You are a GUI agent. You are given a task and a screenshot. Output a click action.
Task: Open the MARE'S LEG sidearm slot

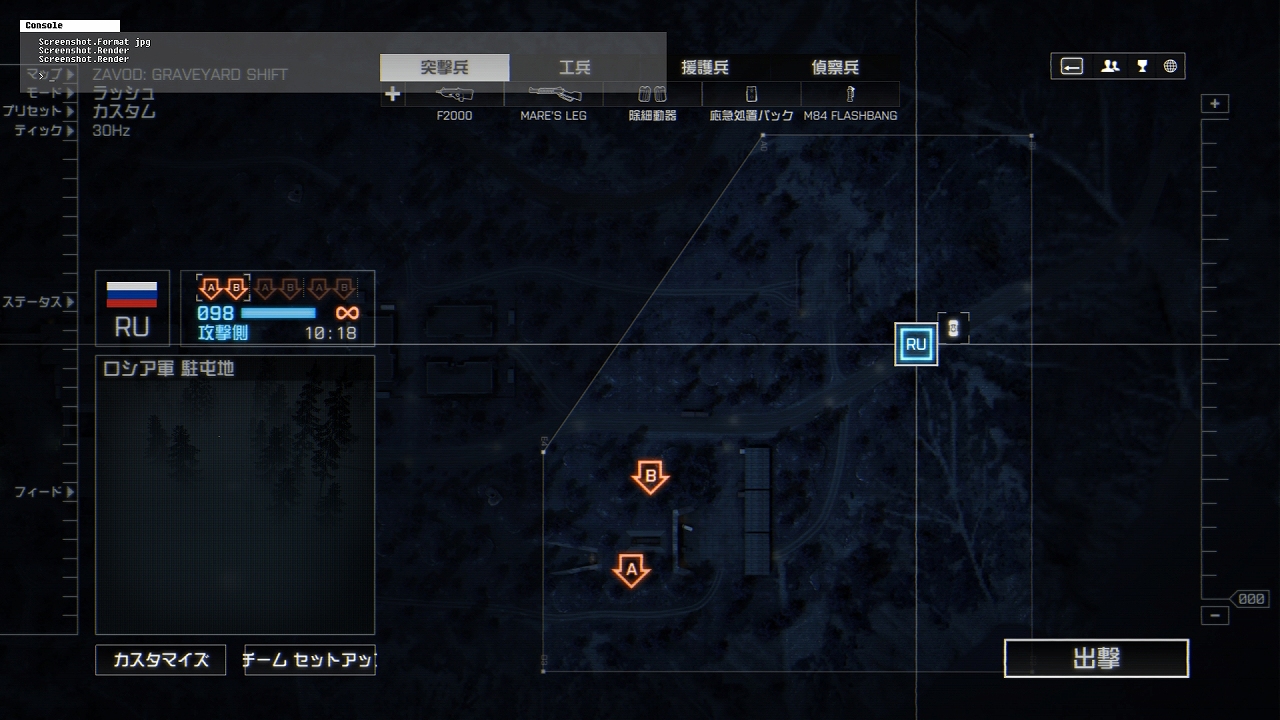point(553,95)
